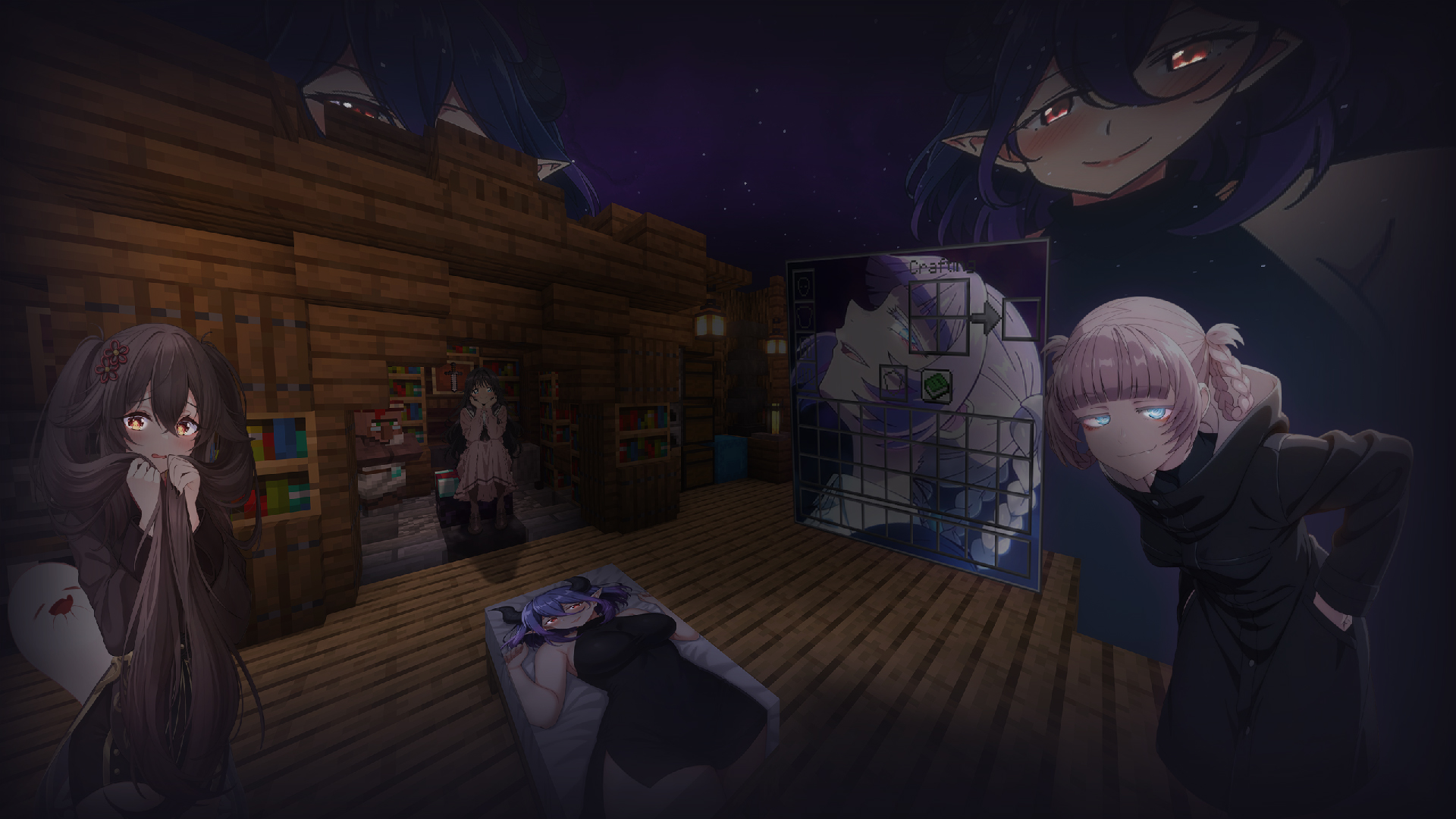Screen dimensions: 1456x819
Task: Click the top-left crafting input slot
Action: pos(922,300)
